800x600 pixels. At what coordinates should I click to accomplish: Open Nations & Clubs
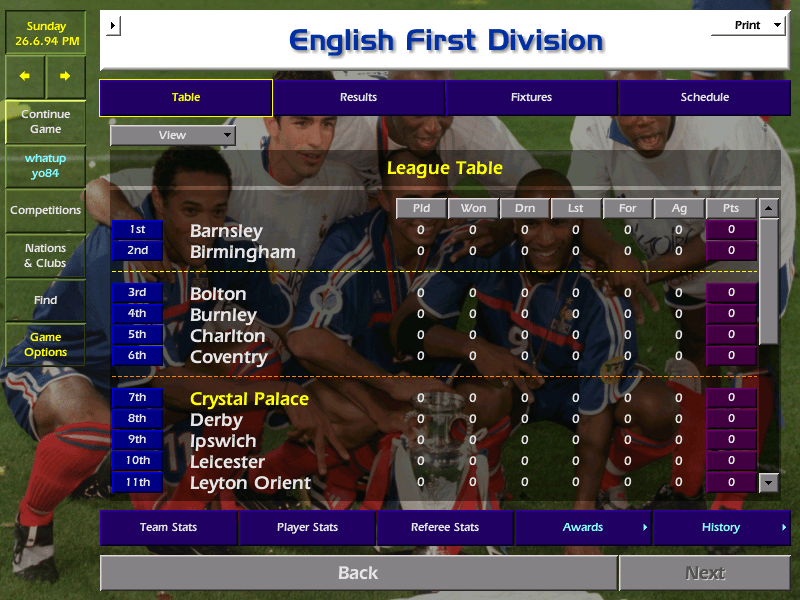click(45, 255)
